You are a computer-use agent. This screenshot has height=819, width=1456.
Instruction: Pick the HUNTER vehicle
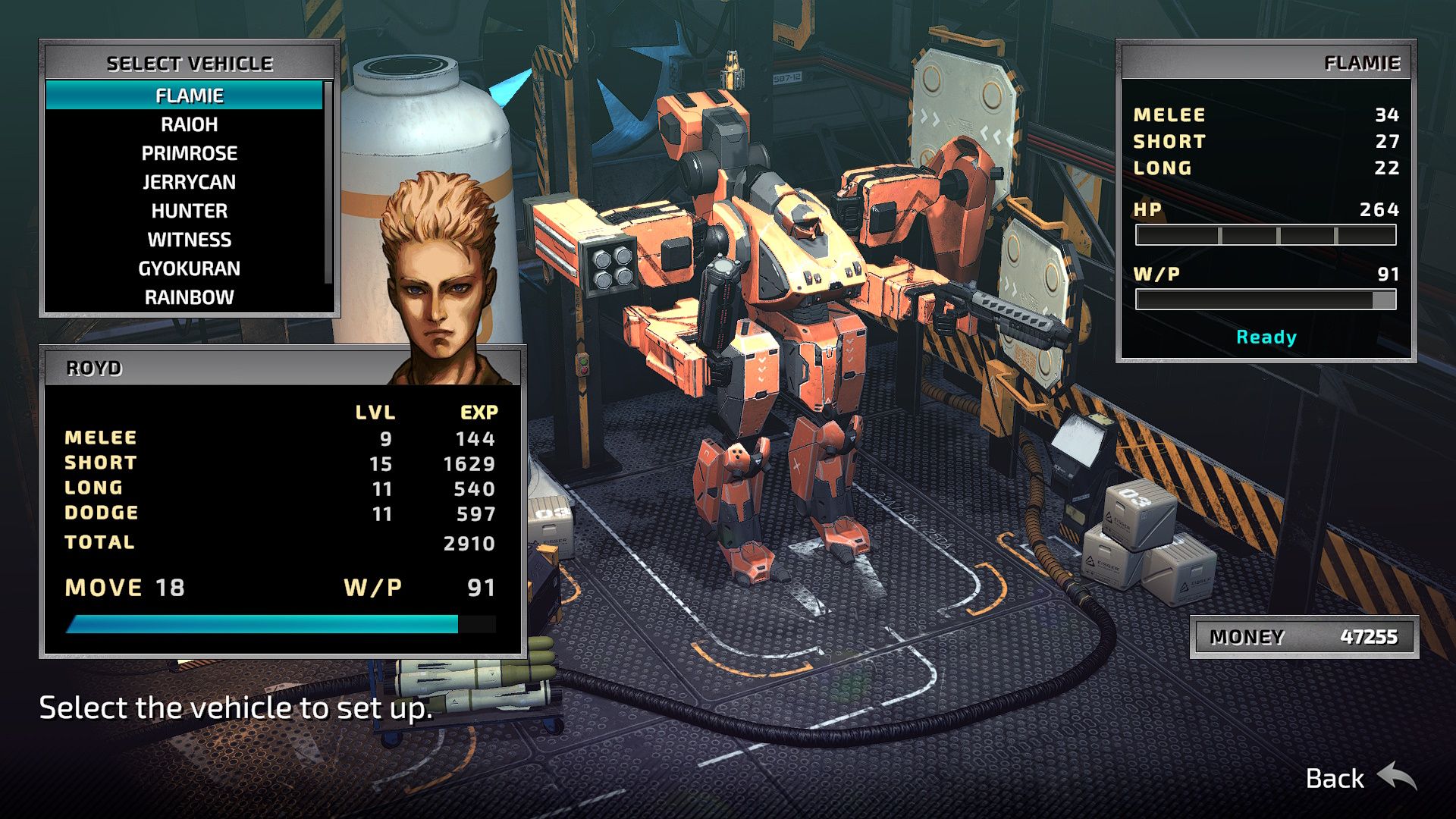pyautogui.click(x=187, y=210)
